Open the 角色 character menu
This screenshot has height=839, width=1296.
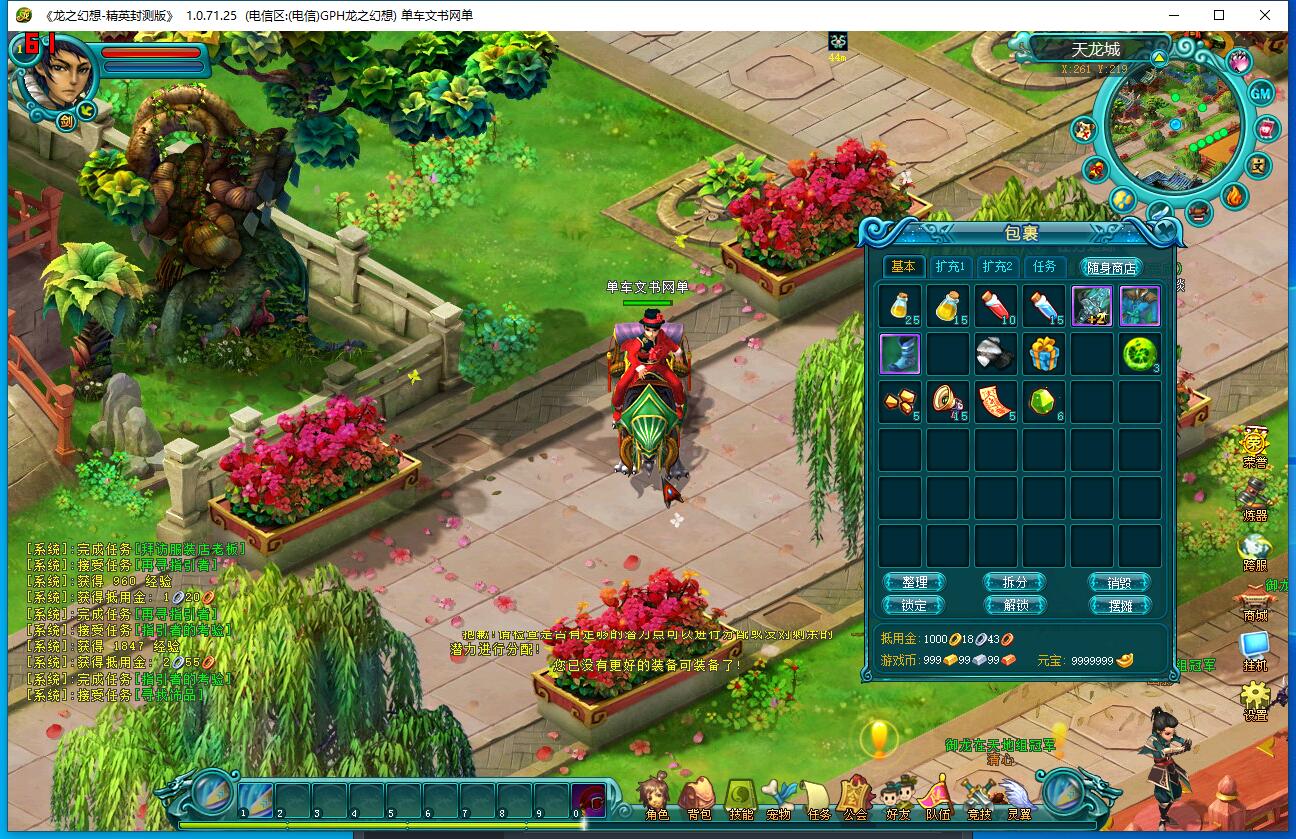[x=657, y=798]
